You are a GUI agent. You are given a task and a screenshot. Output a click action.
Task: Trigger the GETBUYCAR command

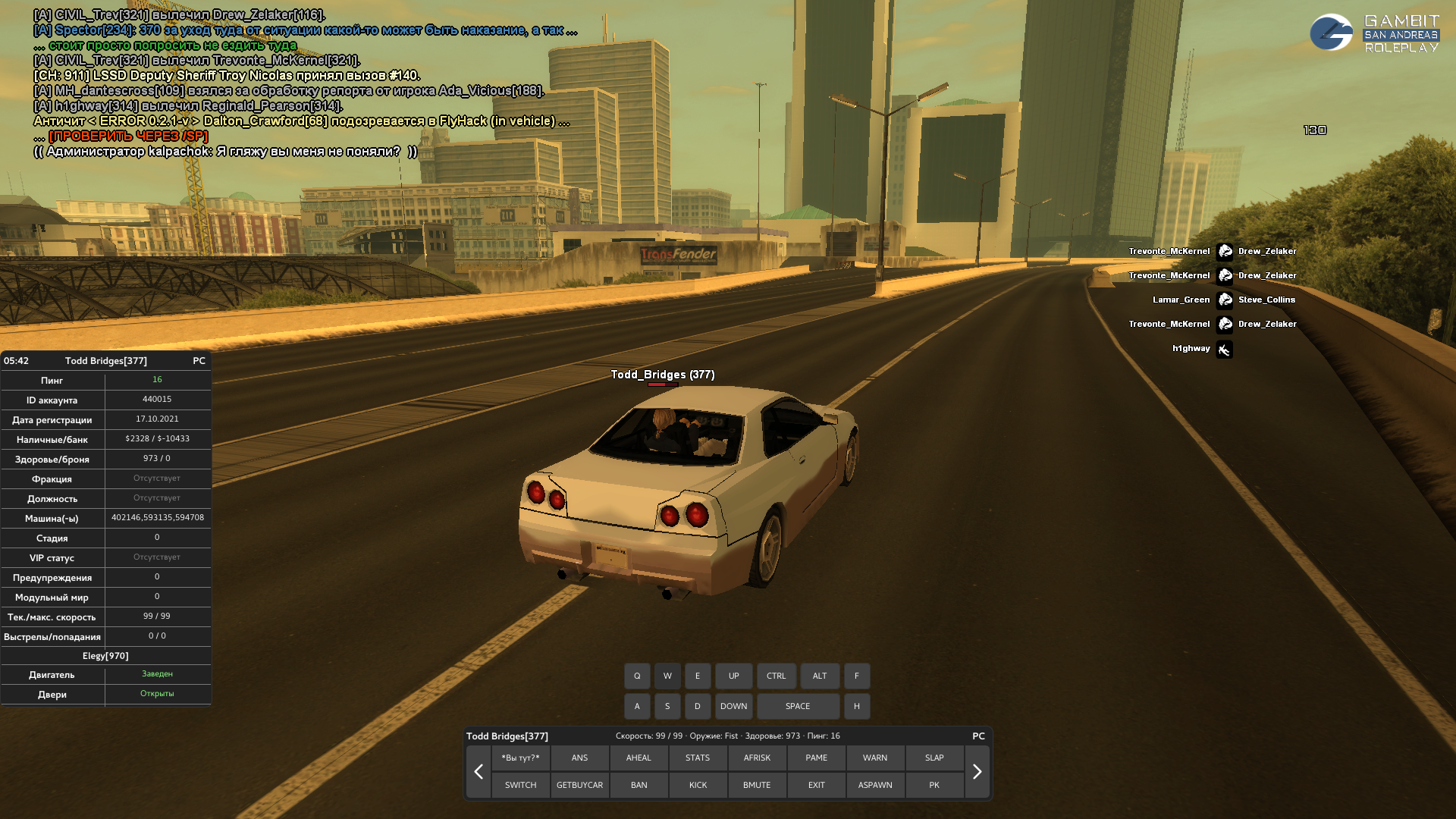(579, 785)
